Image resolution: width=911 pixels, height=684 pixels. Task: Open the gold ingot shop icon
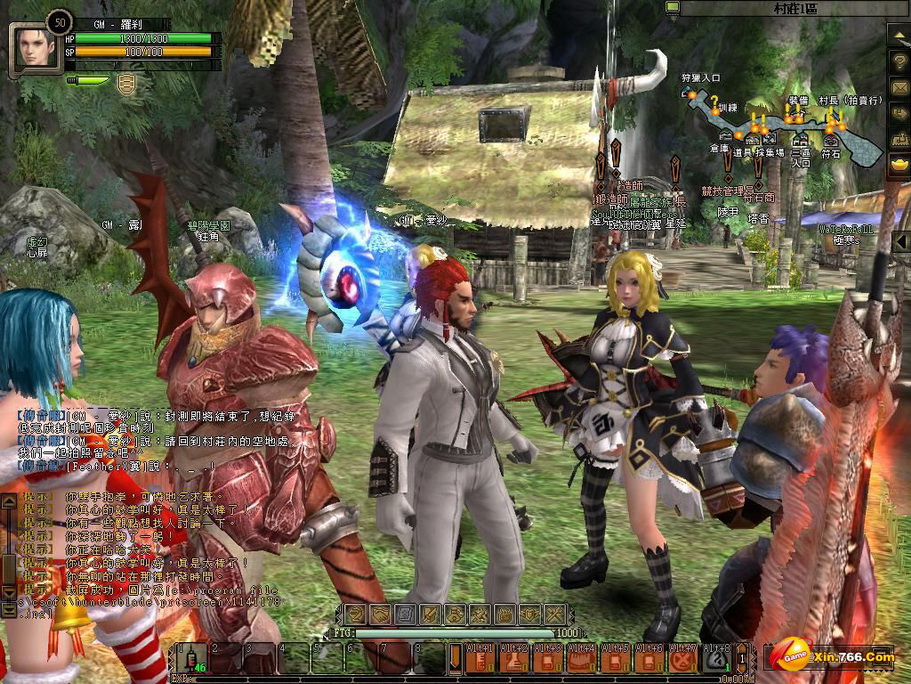pyautogui.click(x=898, y=164)
